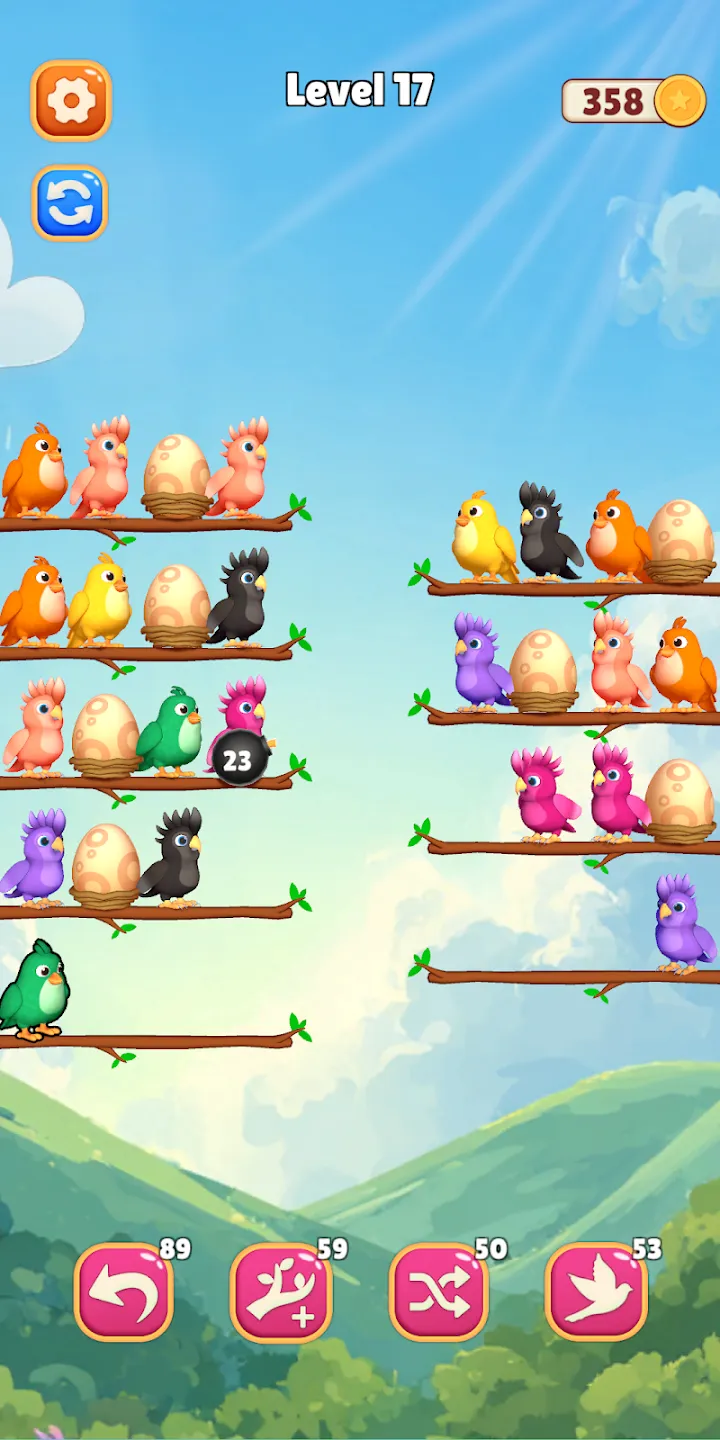This screenshot has width=720, height=1440.
Task: Choose the purple bird sharing a branch with a black bird
Action: click(x=34, y=857)
